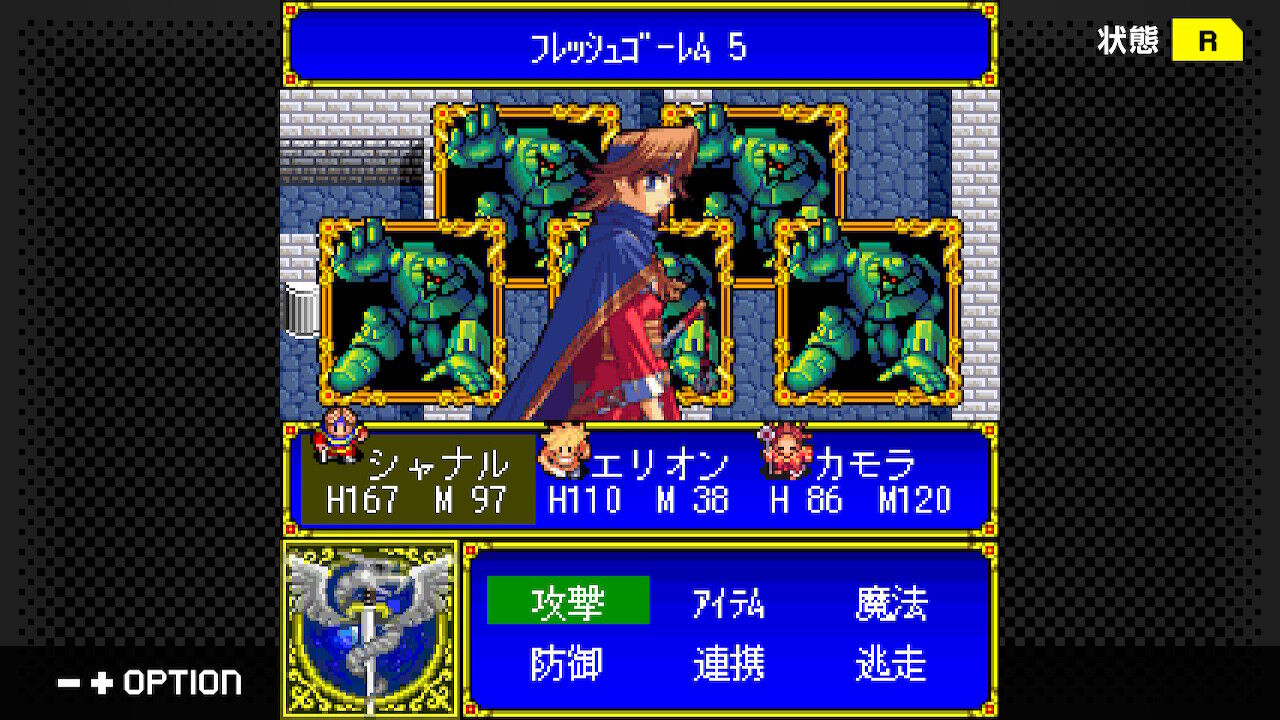This screenshot has width=1280, height=720.
Task: Enable 防御 defend for this turn
Action: tap(566, 662)
